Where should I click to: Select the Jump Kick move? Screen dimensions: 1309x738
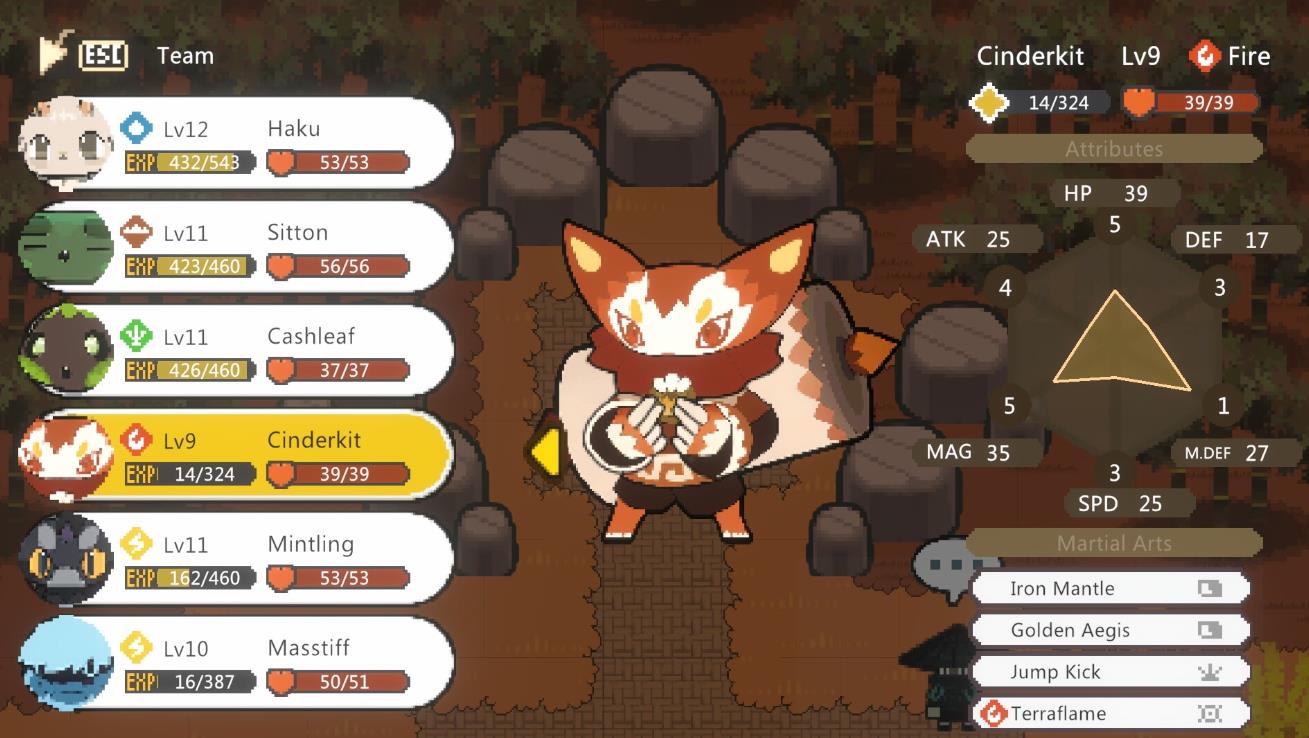(1110, 672)
